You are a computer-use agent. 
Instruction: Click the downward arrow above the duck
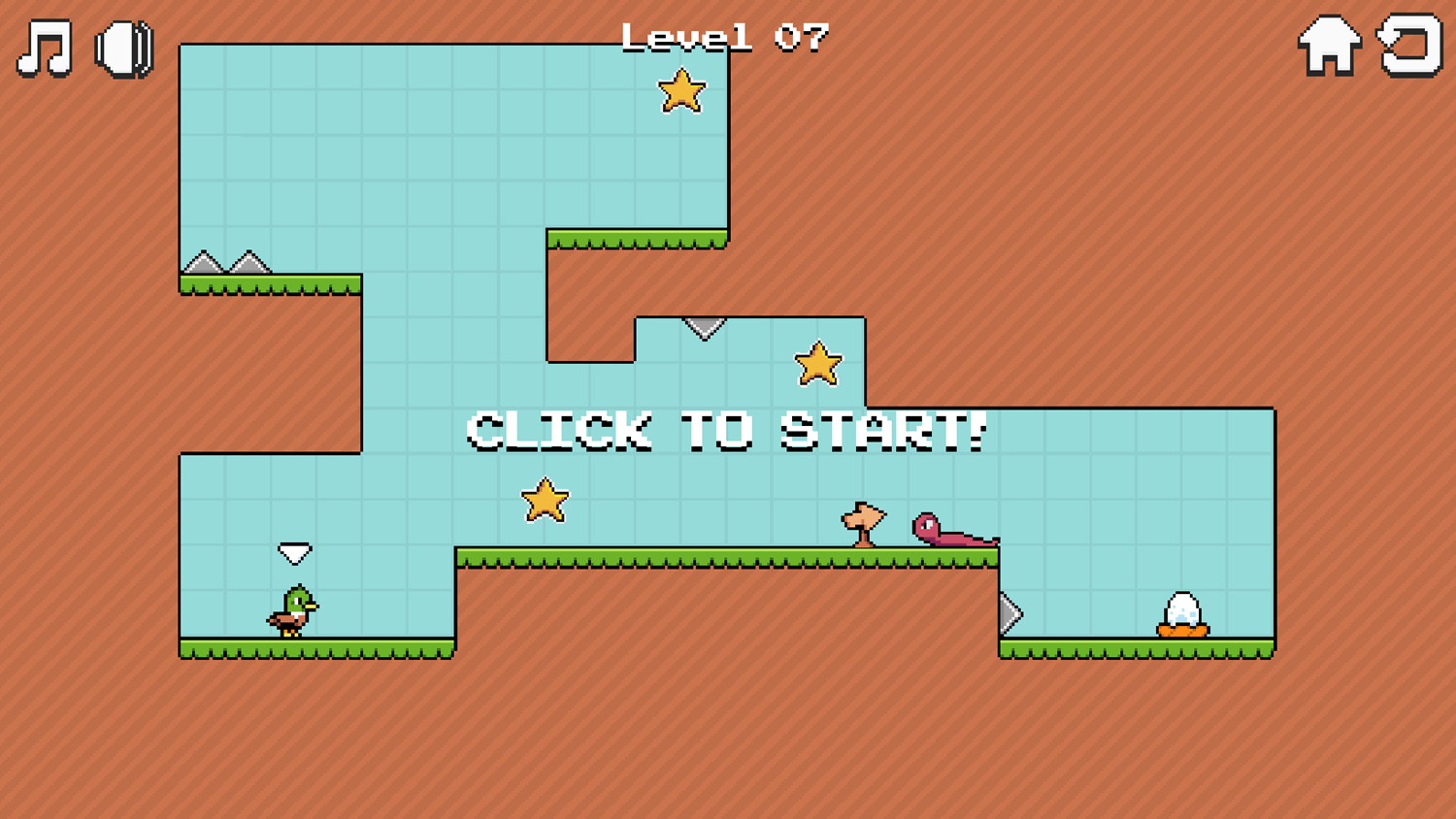294,552
